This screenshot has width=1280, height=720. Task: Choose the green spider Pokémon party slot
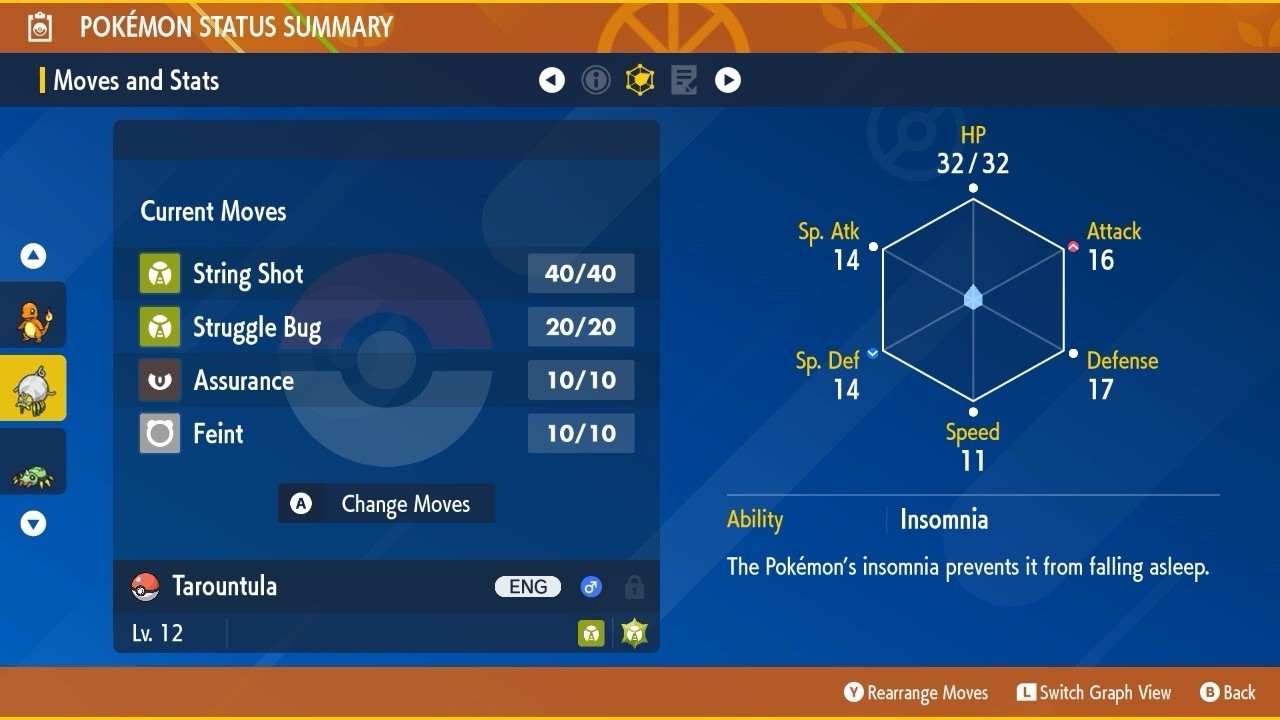[x=33, y=462]
